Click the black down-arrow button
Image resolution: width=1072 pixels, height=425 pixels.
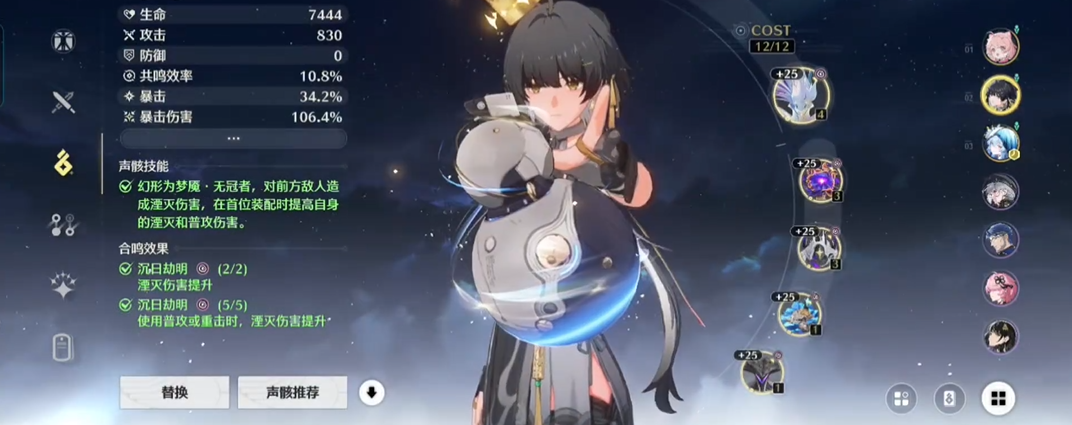click(371, 393)
